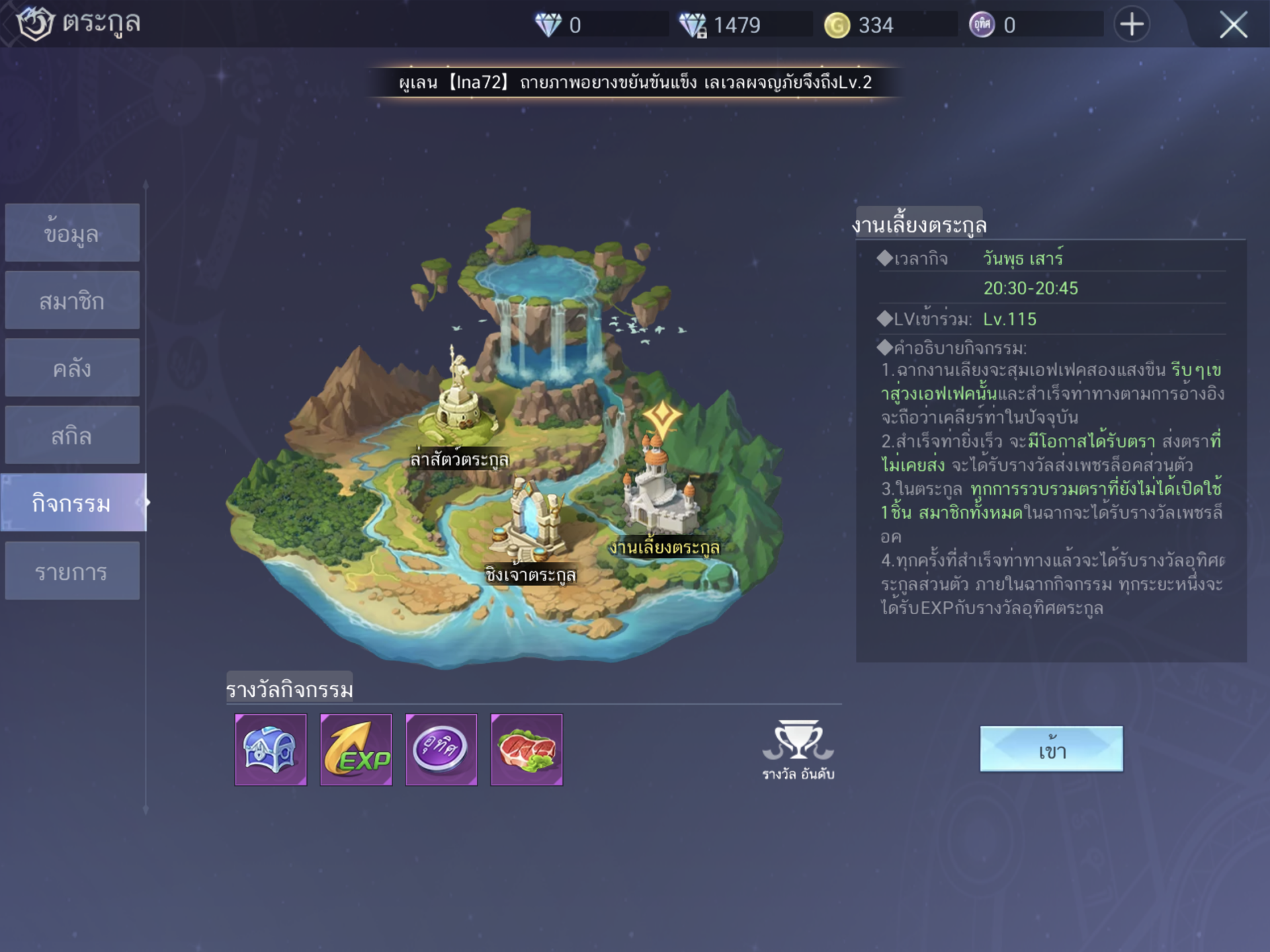
Task: Click the plus button beside the currencies
Action: point(1132,24)
